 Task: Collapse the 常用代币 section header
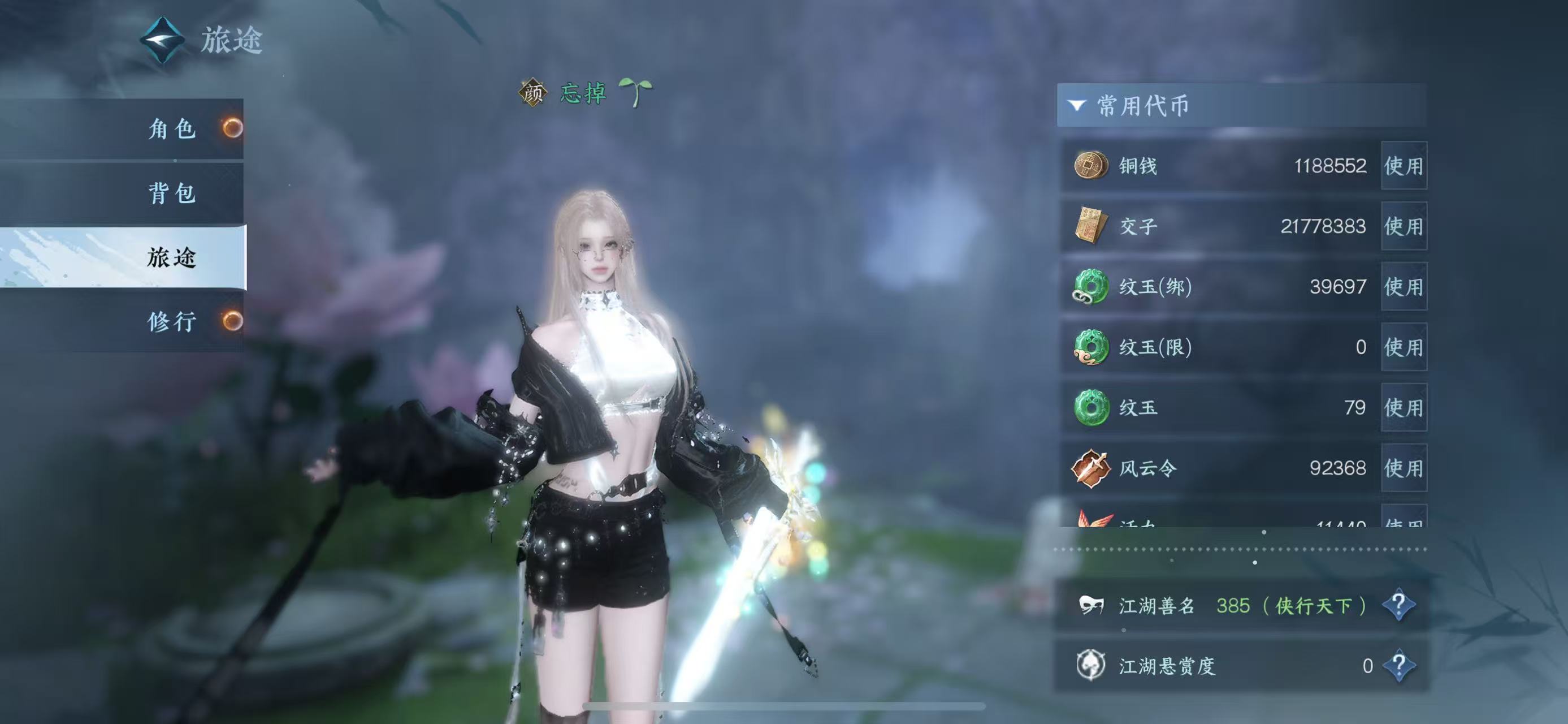pos(1076,105)
